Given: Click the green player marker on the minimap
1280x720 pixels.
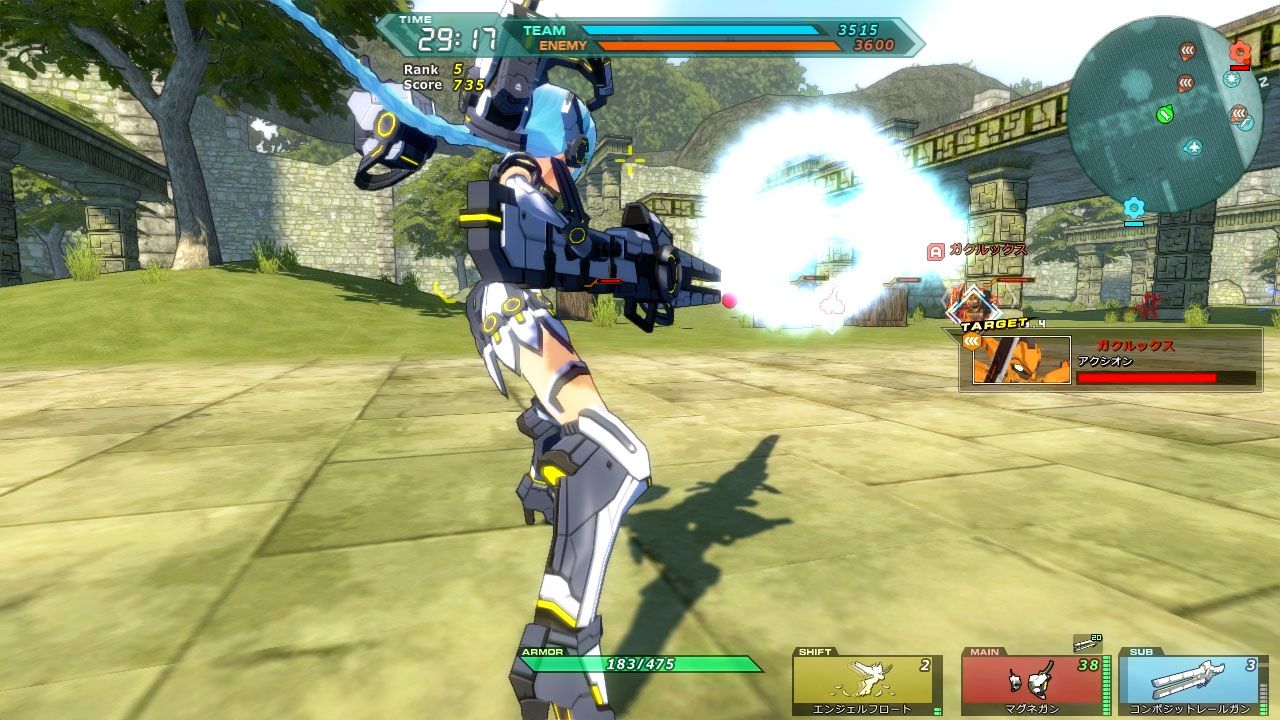Looking at the screenshot, I should (x=1164, y=113).
